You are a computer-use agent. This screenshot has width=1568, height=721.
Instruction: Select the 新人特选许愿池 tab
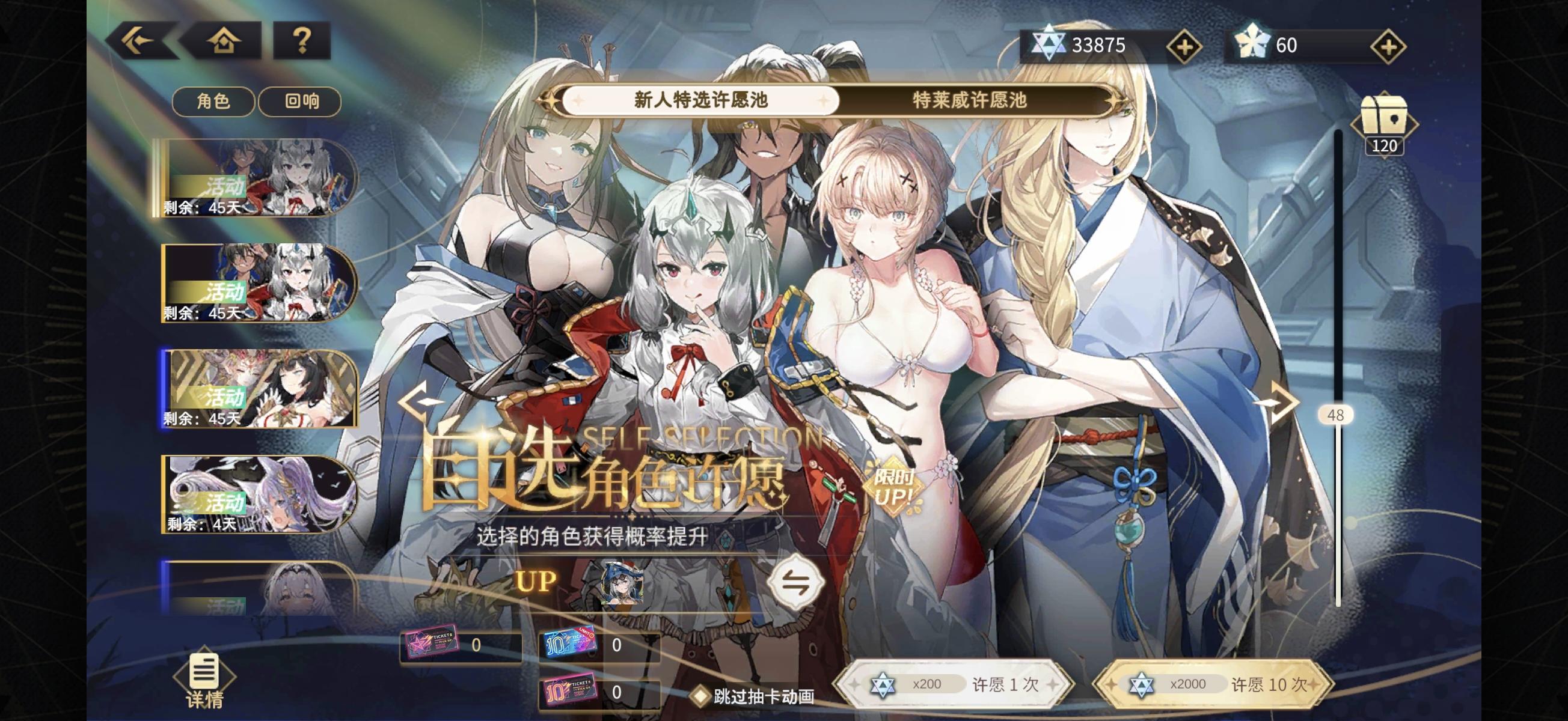click(700, 102)
